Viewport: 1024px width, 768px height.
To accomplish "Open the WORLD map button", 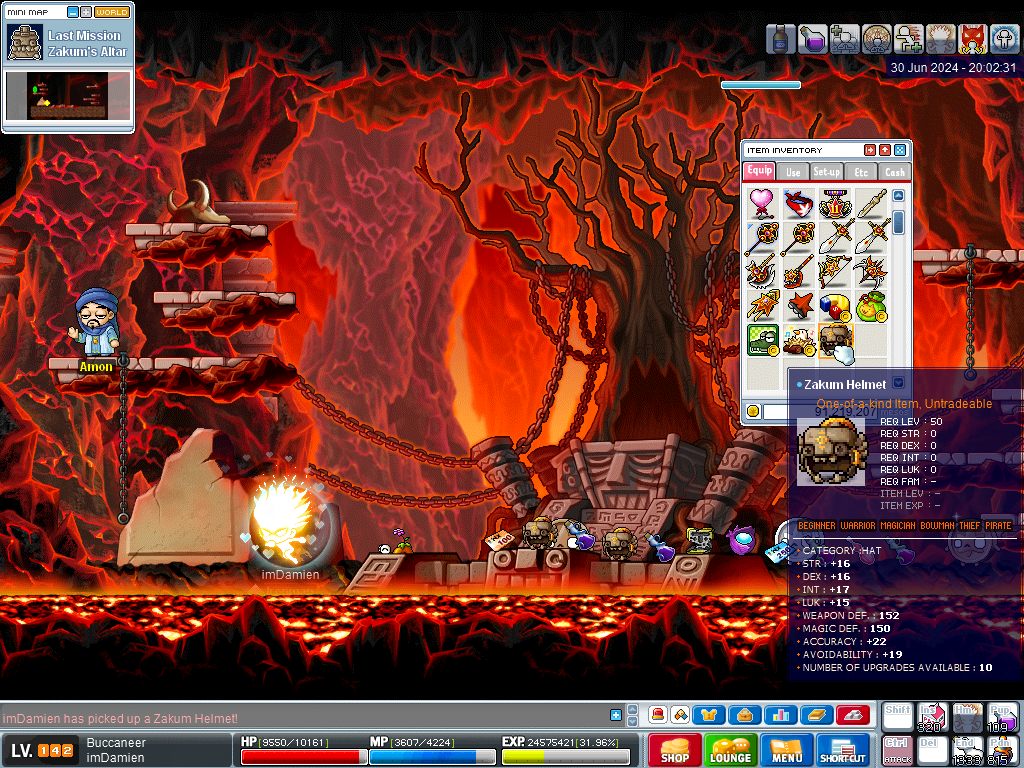I will [x=112, y=12].
